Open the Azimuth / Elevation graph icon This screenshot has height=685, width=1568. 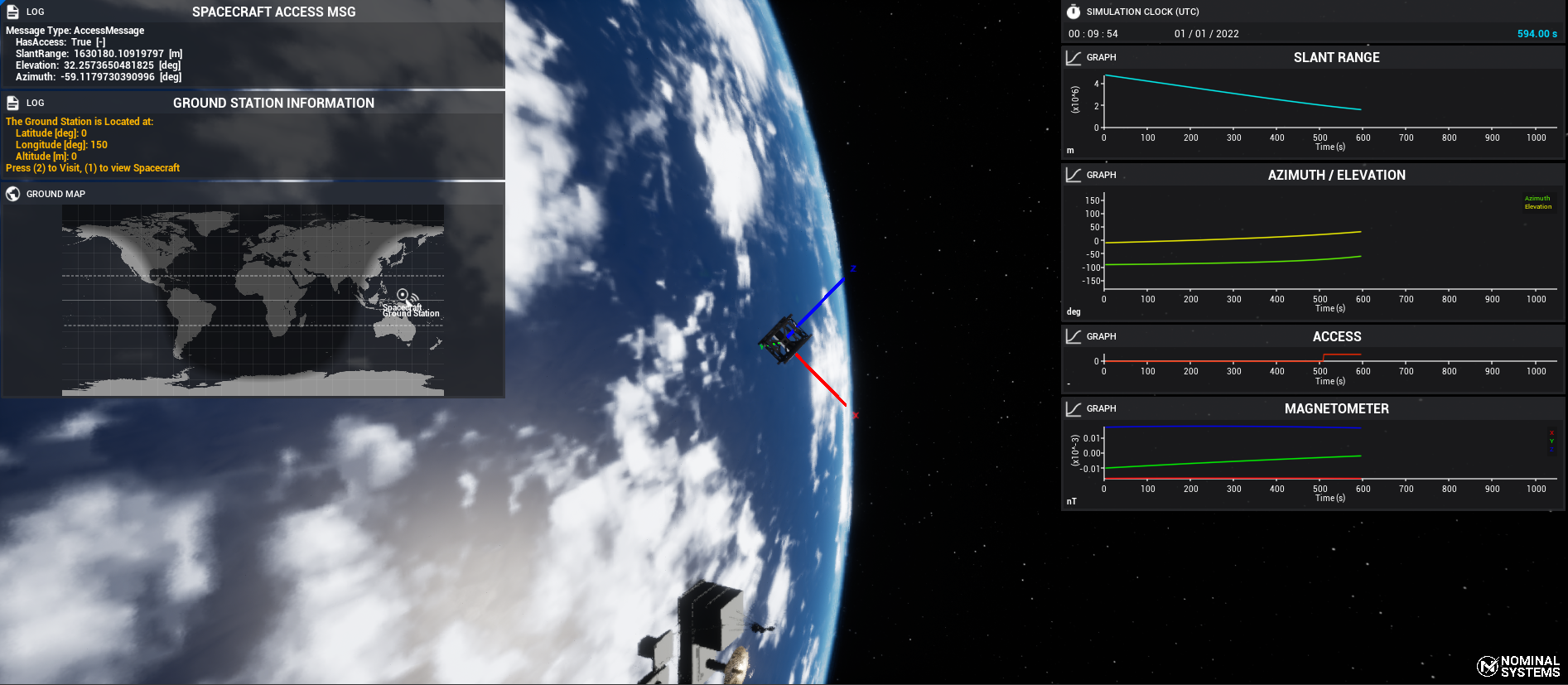pos(1073,175)
